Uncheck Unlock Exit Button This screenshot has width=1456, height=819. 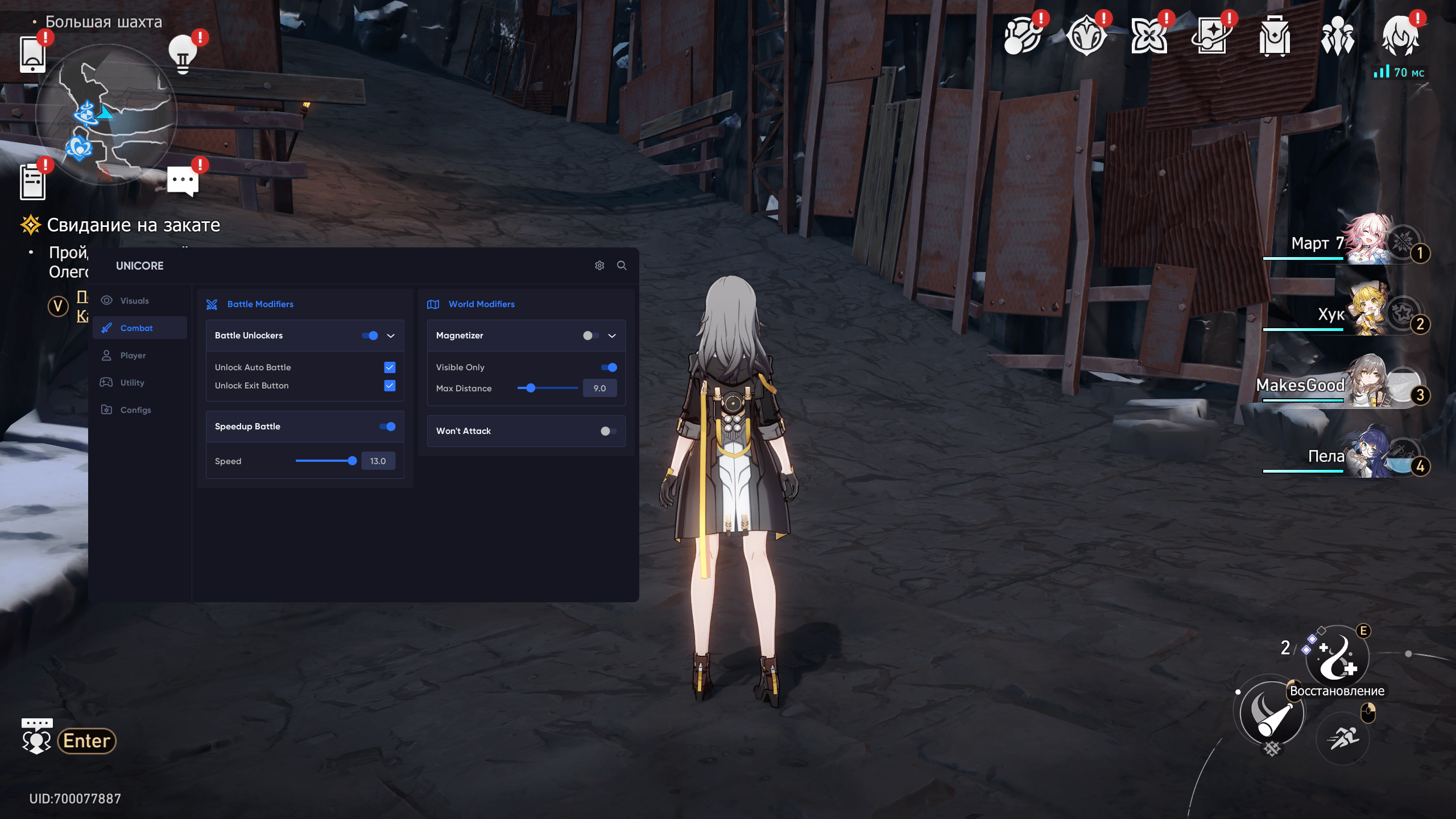390,386
